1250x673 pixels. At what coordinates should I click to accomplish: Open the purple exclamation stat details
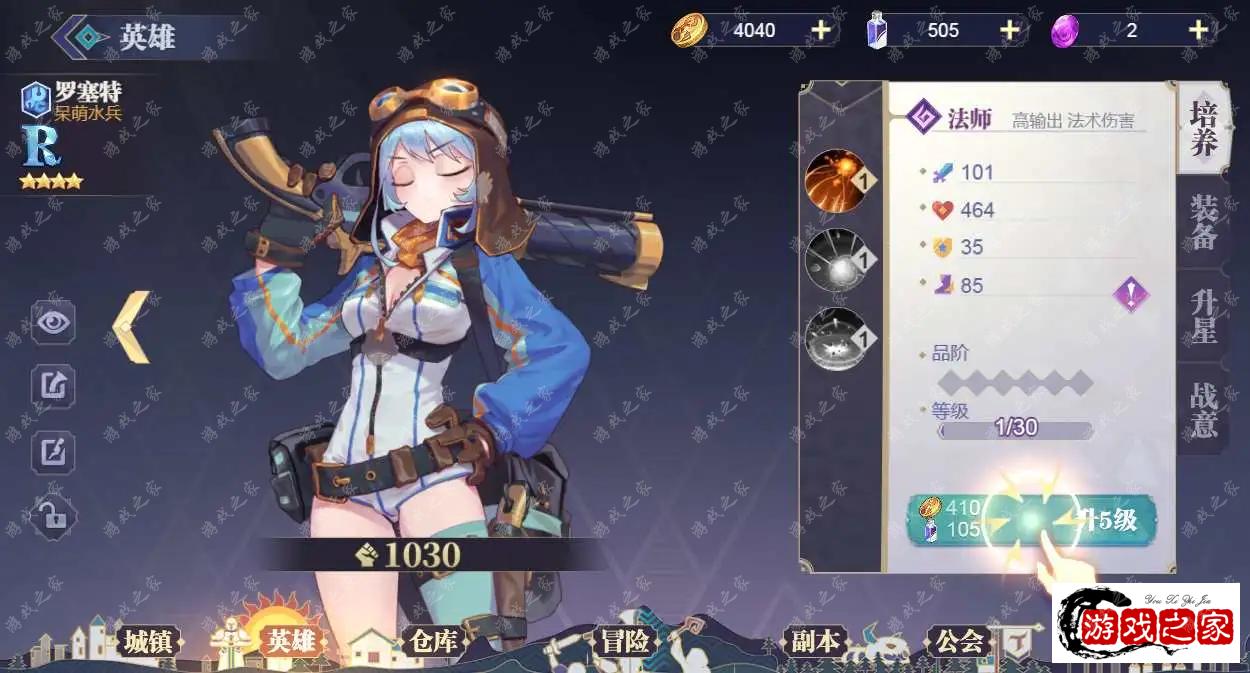pos(1131,294)
